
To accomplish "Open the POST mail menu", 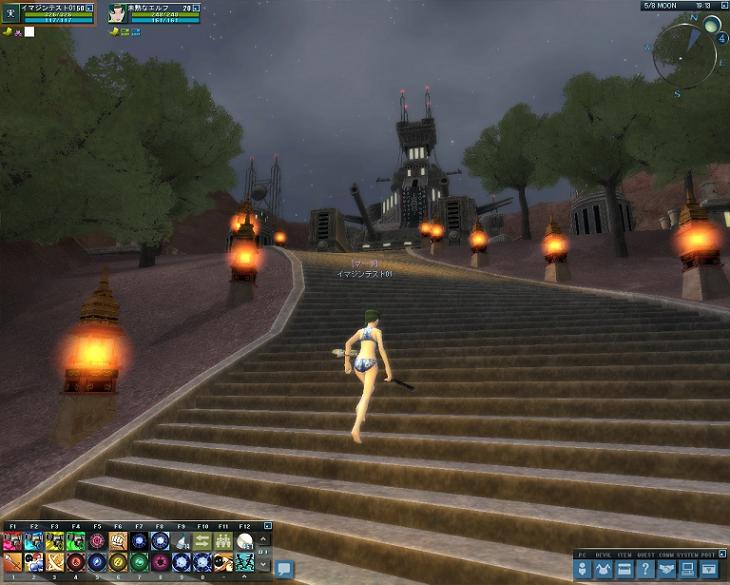I will (709, 569).
